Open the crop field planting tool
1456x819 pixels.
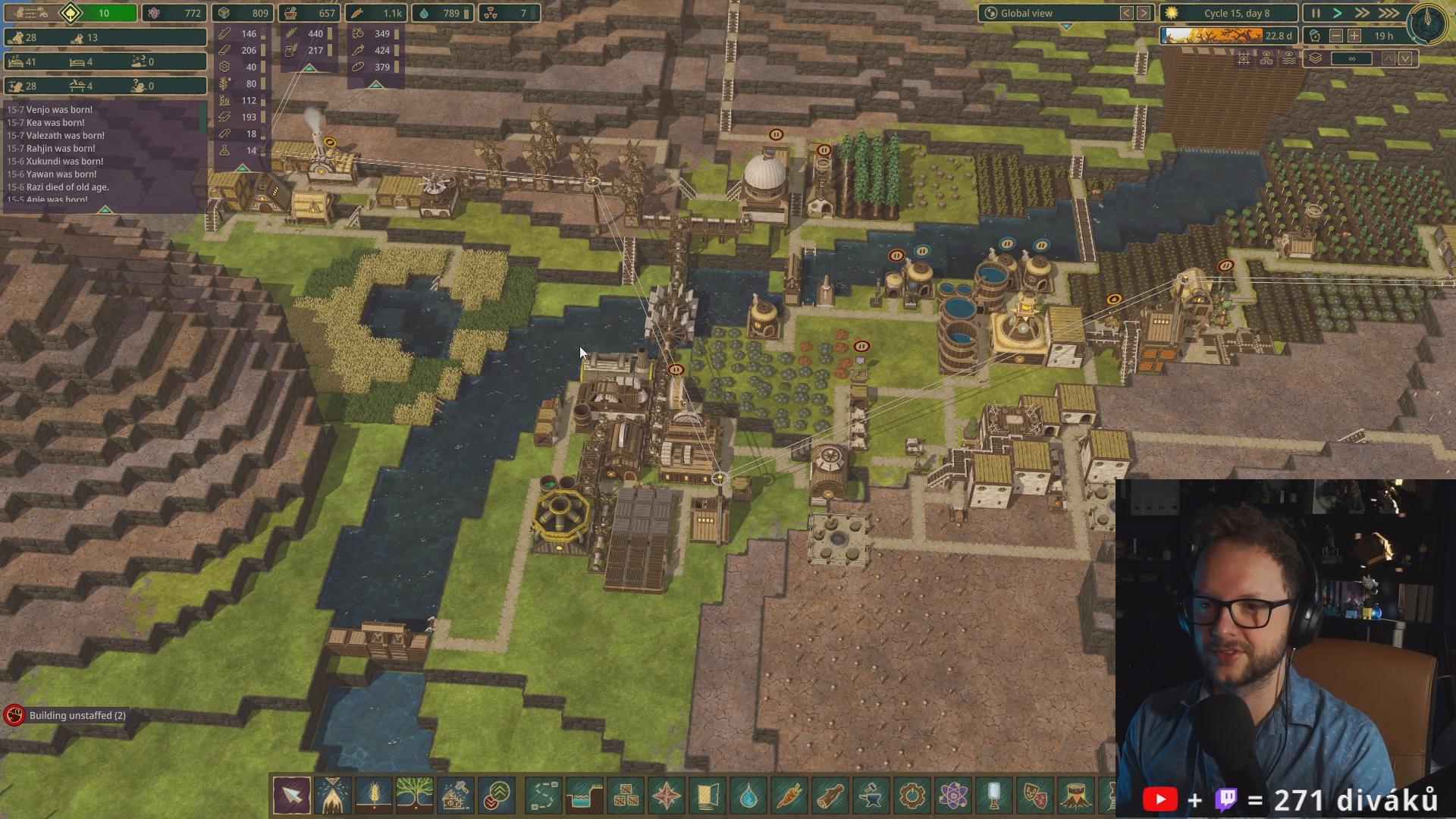tap(373, 795)
